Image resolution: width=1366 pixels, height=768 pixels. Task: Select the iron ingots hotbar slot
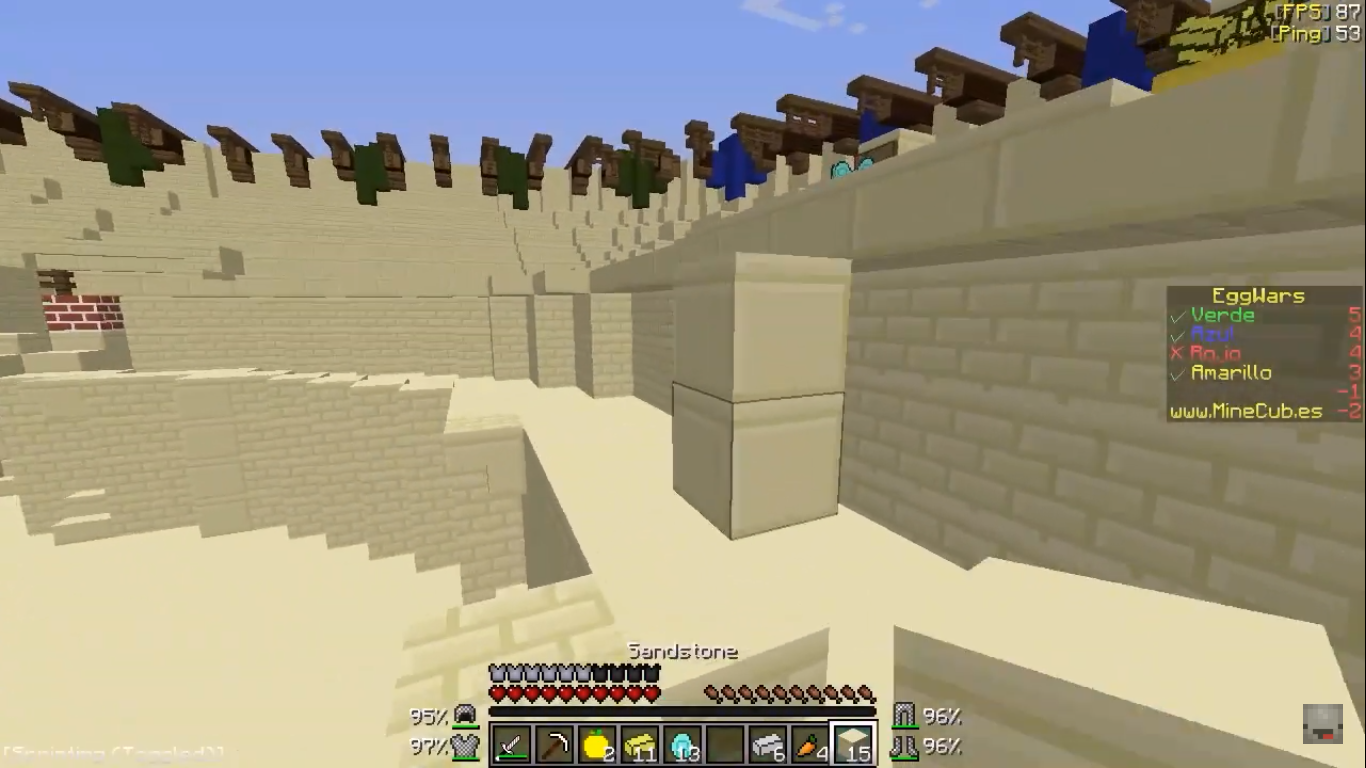point(766,744)
